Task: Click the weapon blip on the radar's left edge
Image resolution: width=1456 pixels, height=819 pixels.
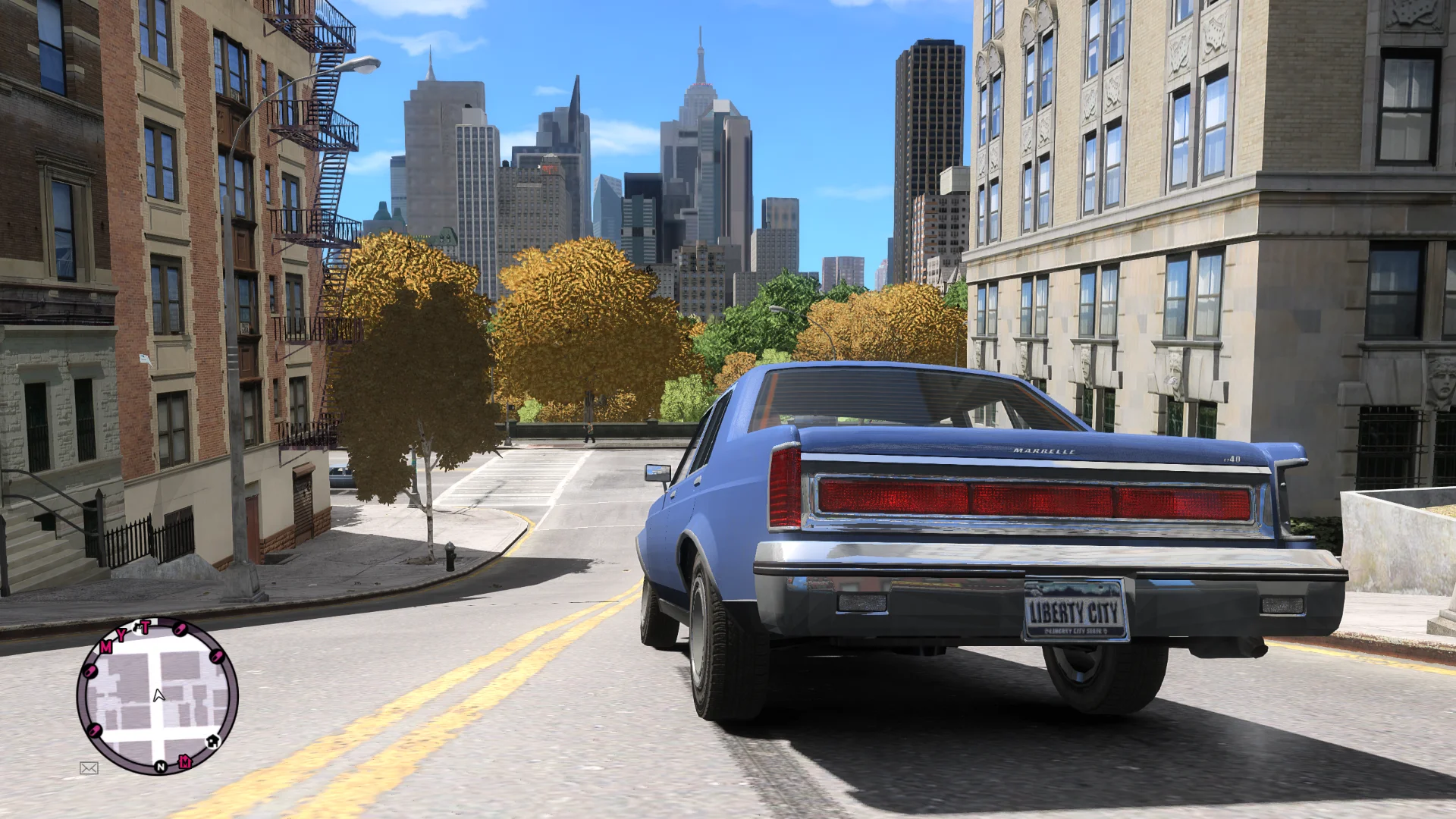Action: pyautogui.click(x=91, y=670)
